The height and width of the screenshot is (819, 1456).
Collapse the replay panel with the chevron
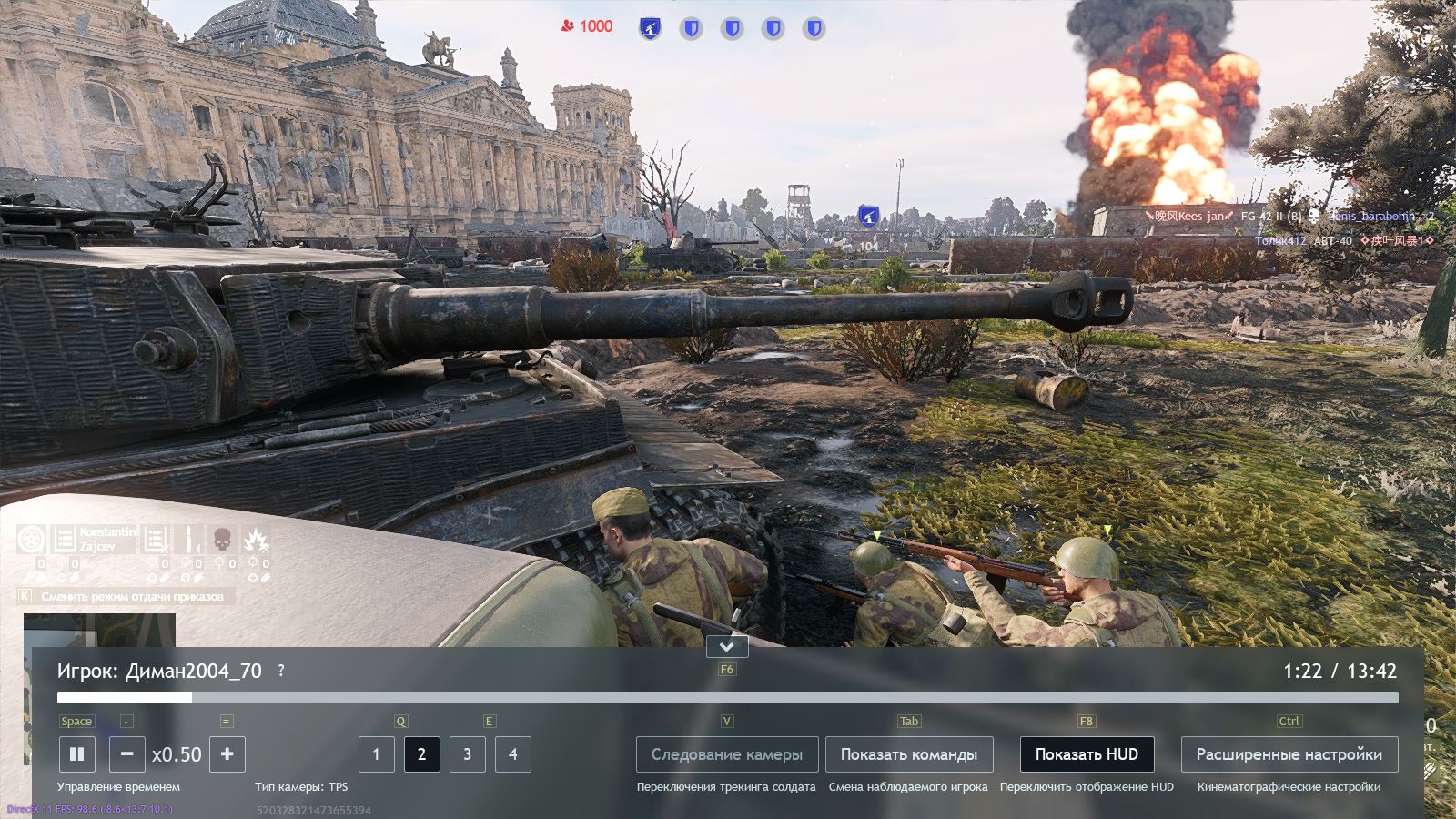[x=727, y=647]
